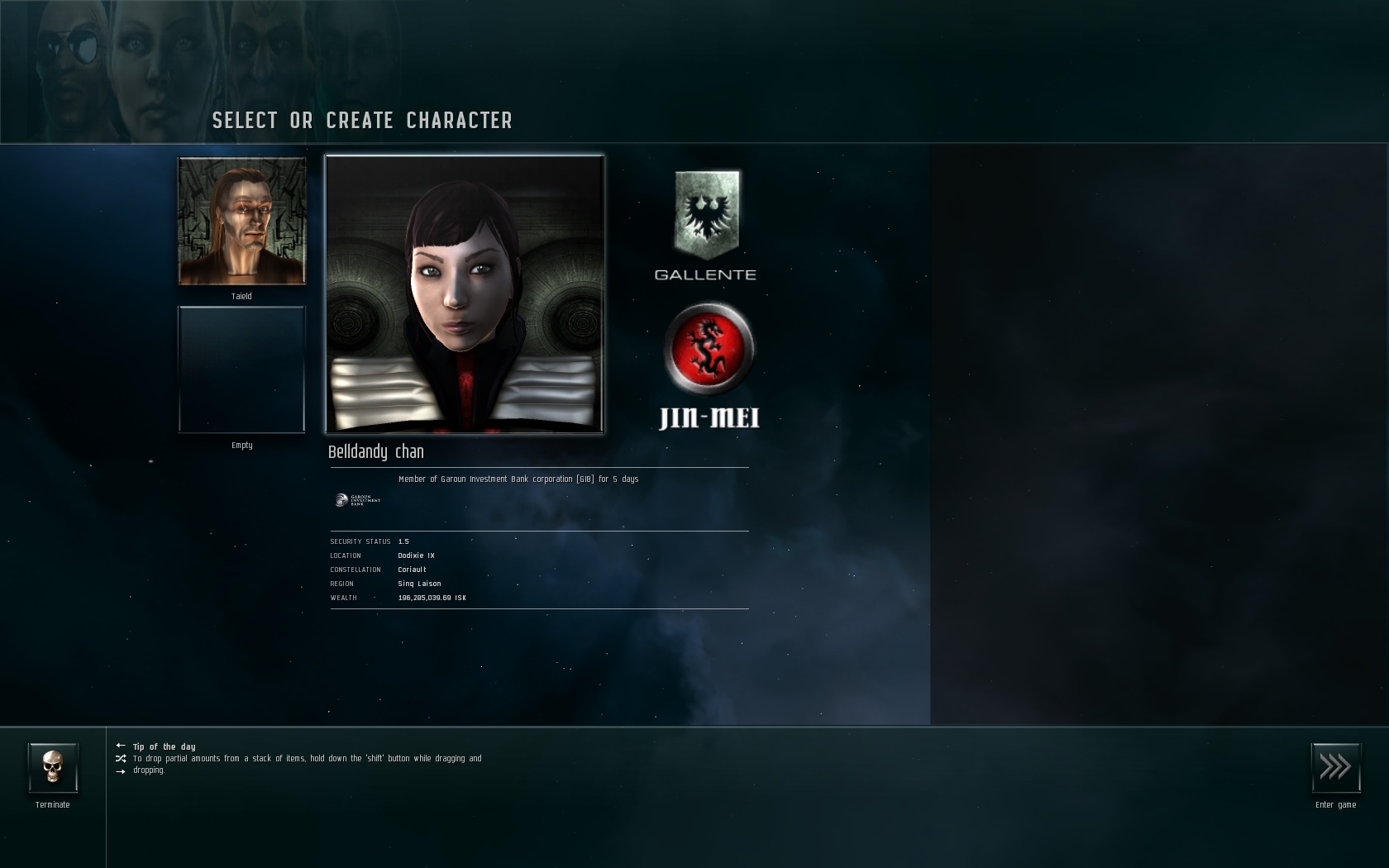Enter the game with the arrow button
Screen dimensions: 1389x868
point(1335,768)
